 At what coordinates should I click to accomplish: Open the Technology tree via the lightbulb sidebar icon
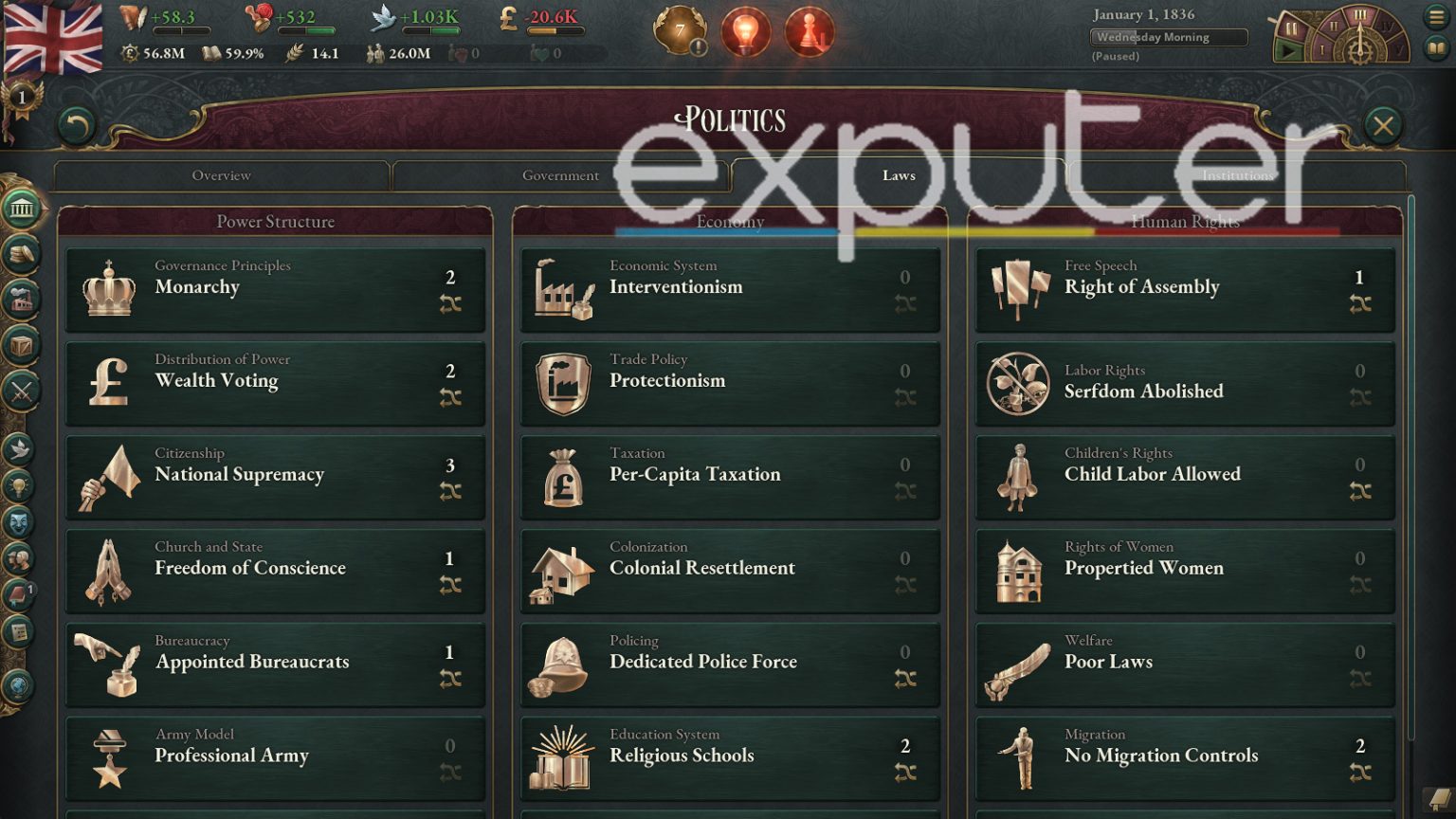click(x=19, y=483)
